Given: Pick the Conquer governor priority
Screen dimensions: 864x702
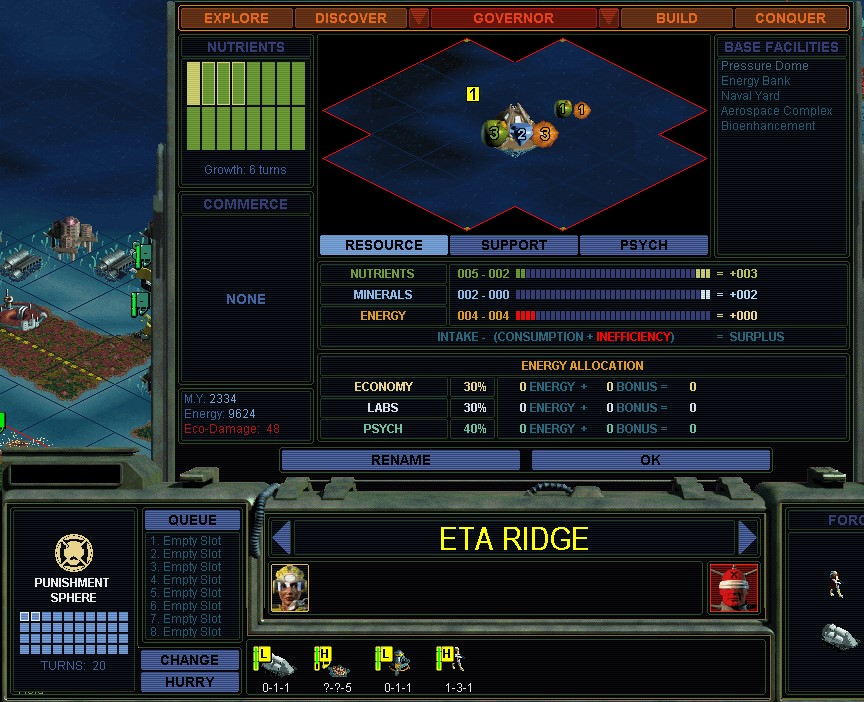Looking at the screenshot, I should [790, 18].
